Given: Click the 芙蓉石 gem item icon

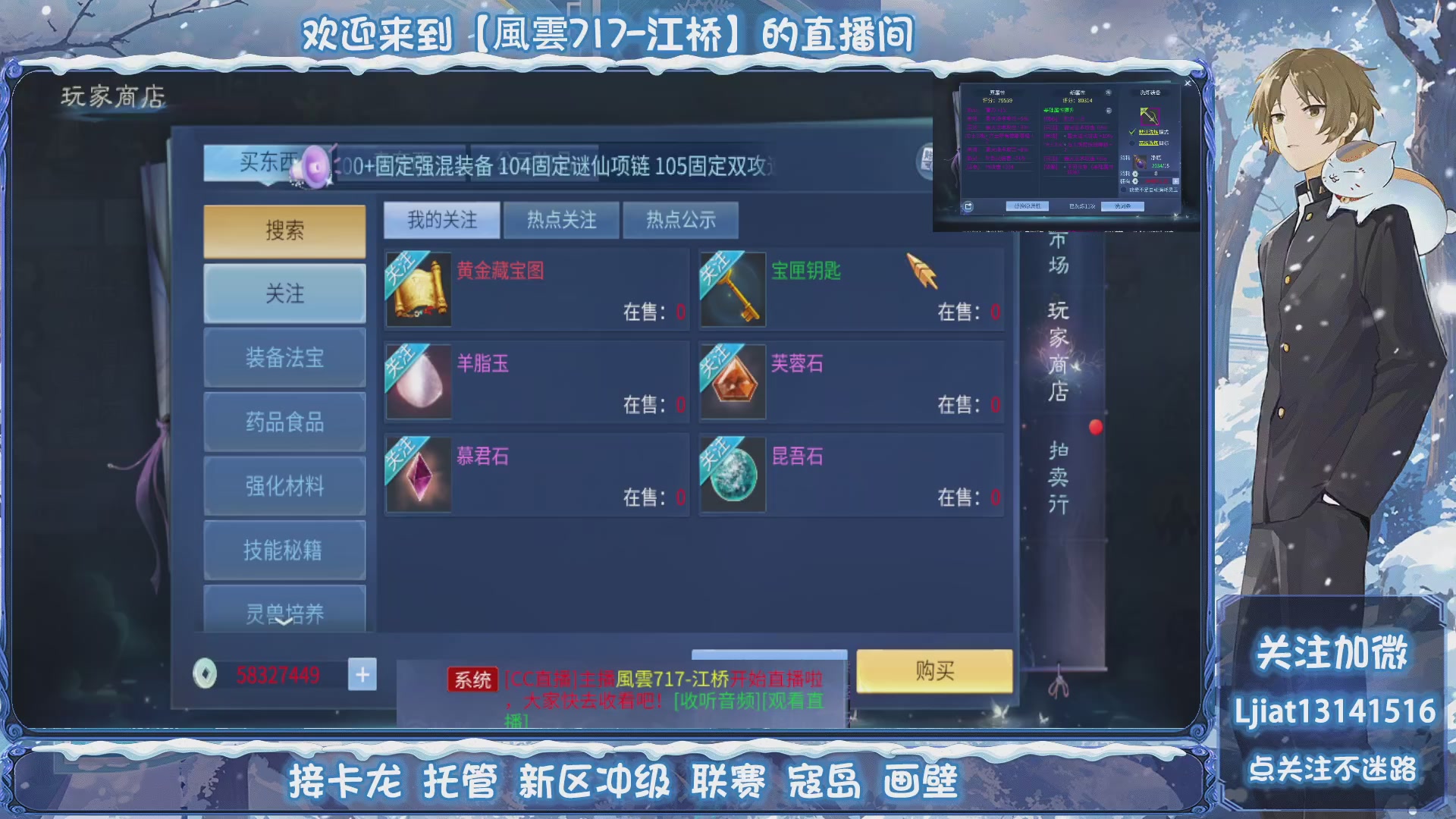Looking at the screenshot, I should click(733, 381).
